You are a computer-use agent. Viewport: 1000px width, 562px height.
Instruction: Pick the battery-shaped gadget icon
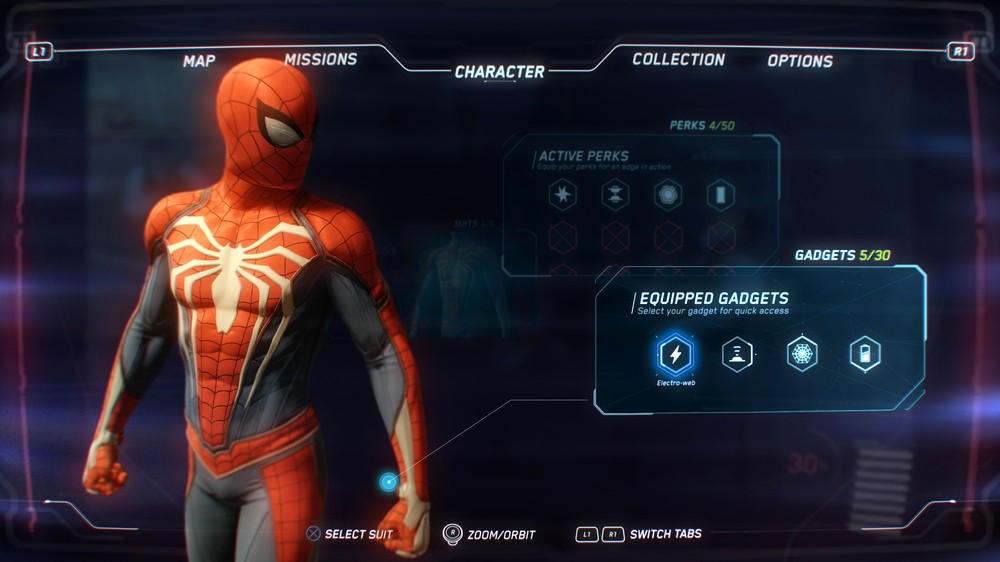tap(865, 354)
